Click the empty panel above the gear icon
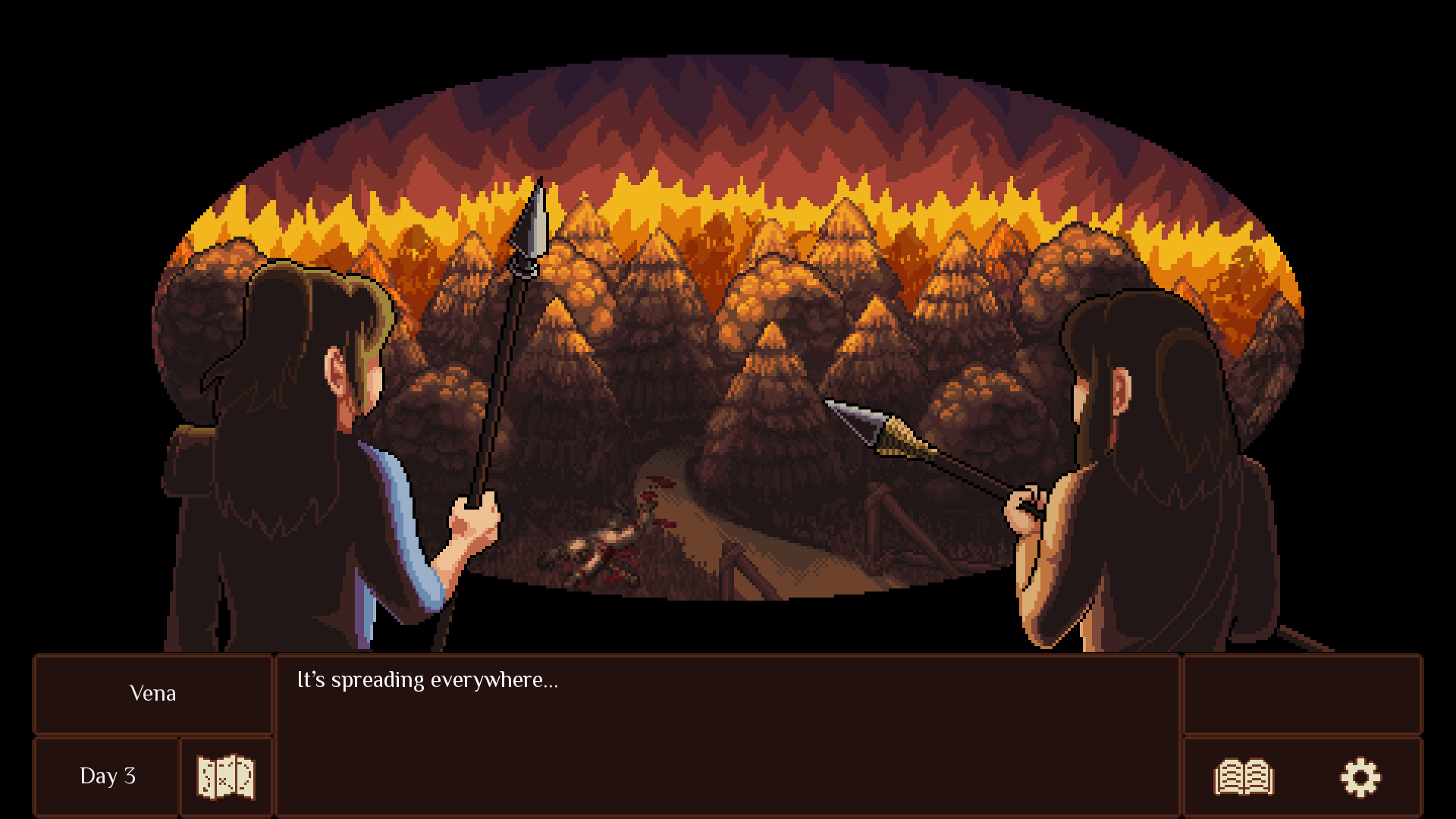This screenshot has height=819, width=1456. tap(1302, 694)
